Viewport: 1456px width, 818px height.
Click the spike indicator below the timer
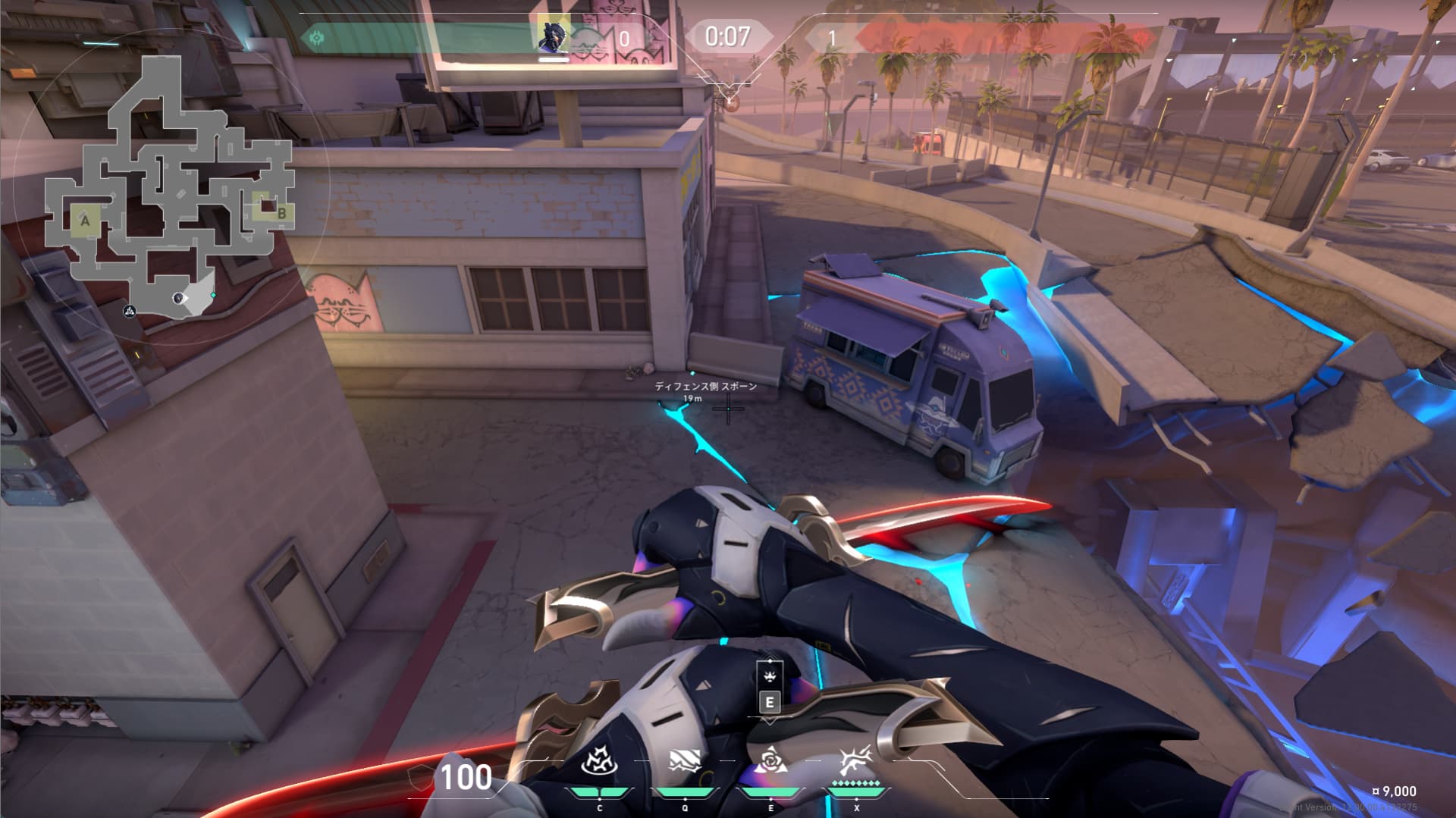pyautogui.click(x=730, y=100)
